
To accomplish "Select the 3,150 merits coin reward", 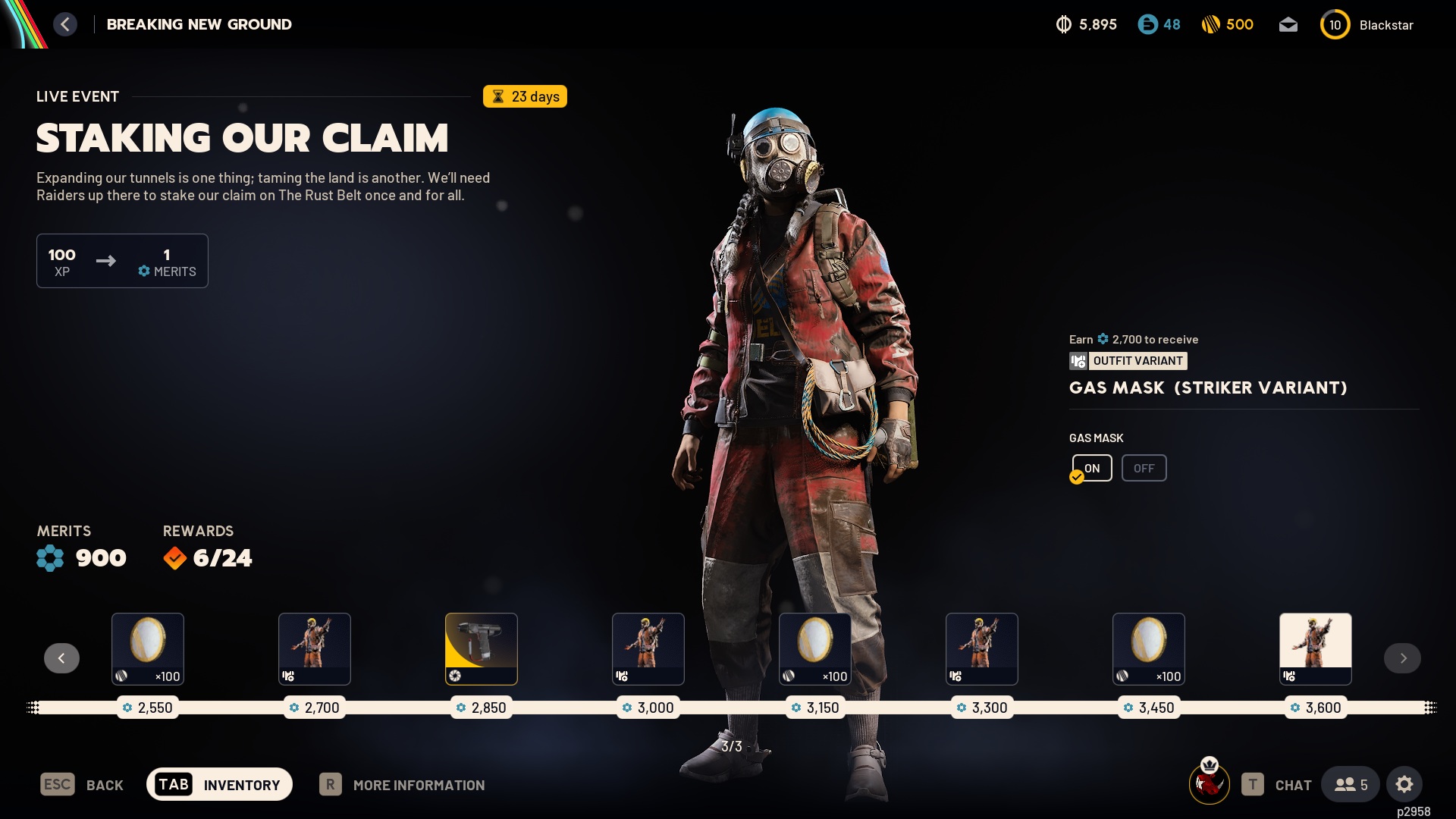I will 815,648.
